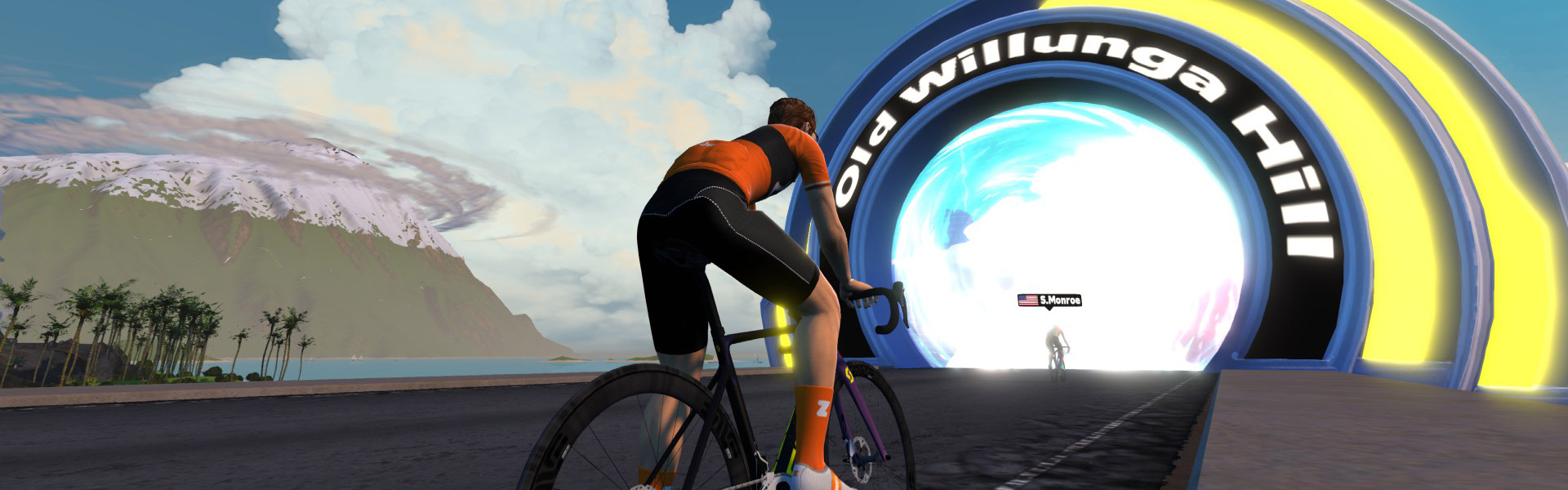This screenshot has width=1568, height=490.
Task: Select the S.Monroe rider name tag
Action: (1049, 301)
